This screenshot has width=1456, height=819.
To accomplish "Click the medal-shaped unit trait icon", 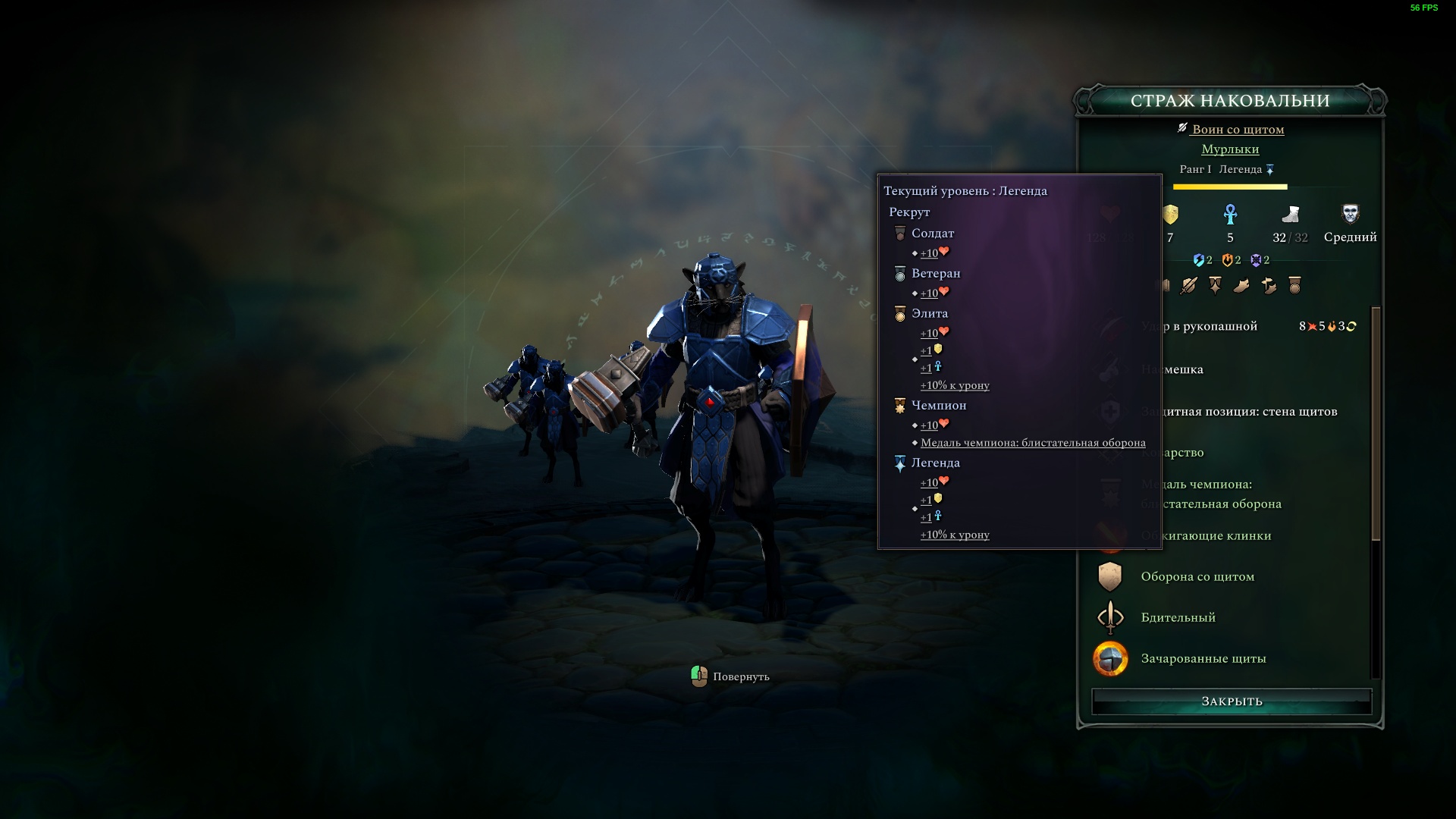I will (x=1294, y=285).
